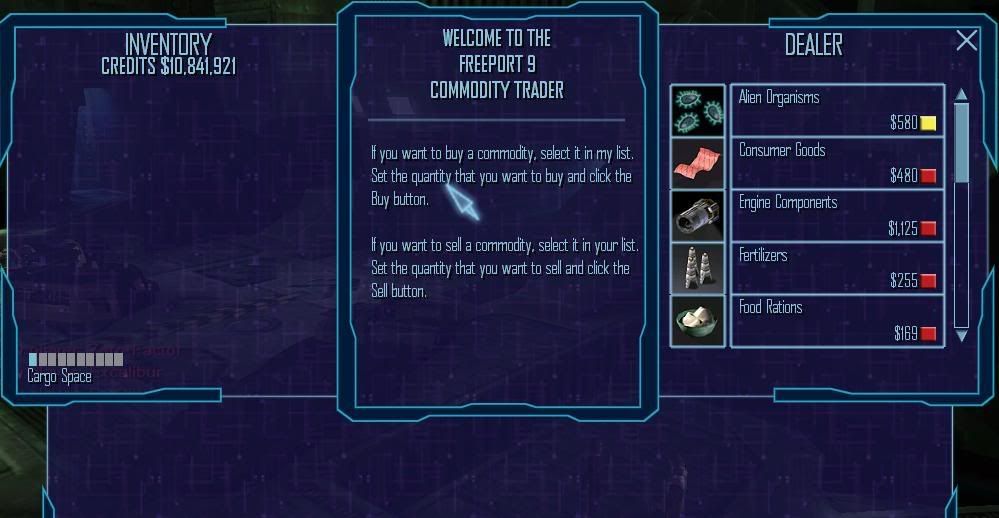Select Alien Organisms in dealer list
This screenshot has height=518, width=999.
(x=837, y=110)
